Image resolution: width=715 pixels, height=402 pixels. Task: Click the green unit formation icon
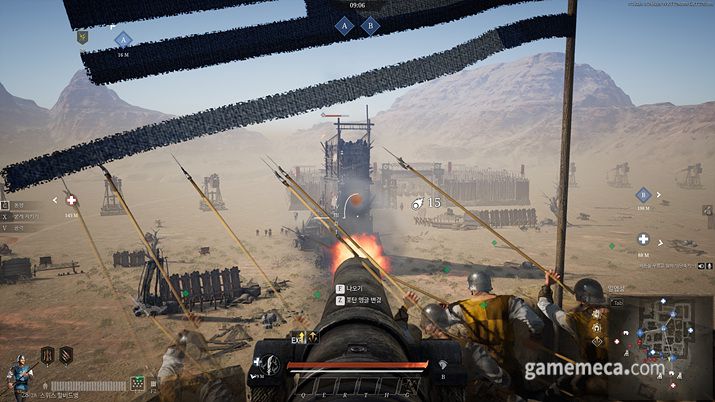pos(137,383)
